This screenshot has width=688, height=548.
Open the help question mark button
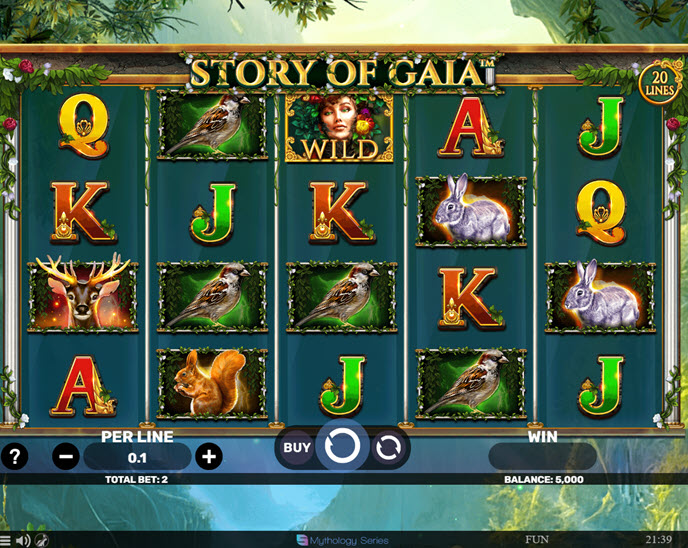pyautogui.click(x=15, y=457)
